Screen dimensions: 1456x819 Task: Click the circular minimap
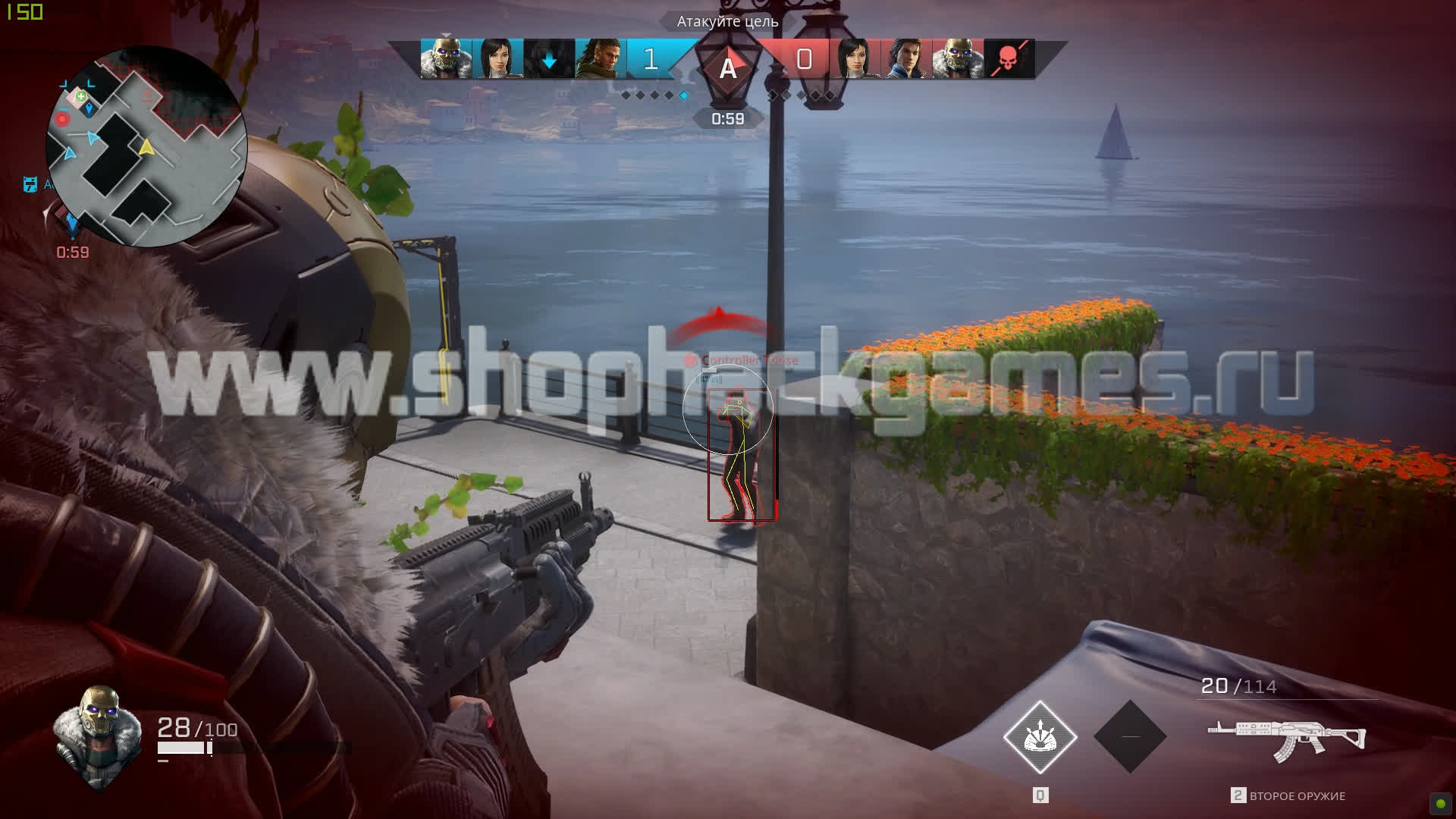pos(146,146)
